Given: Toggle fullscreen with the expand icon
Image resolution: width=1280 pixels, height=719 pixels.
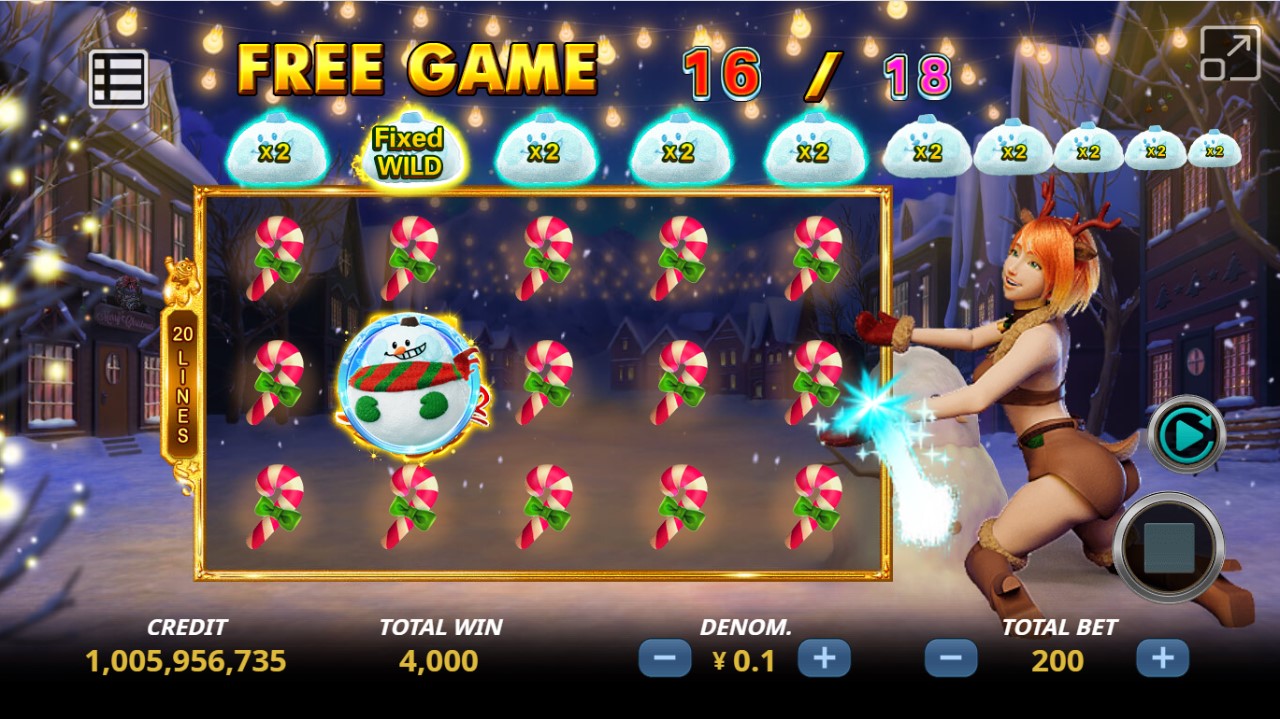Looking at the screenshot, I should coord(1229,53).
